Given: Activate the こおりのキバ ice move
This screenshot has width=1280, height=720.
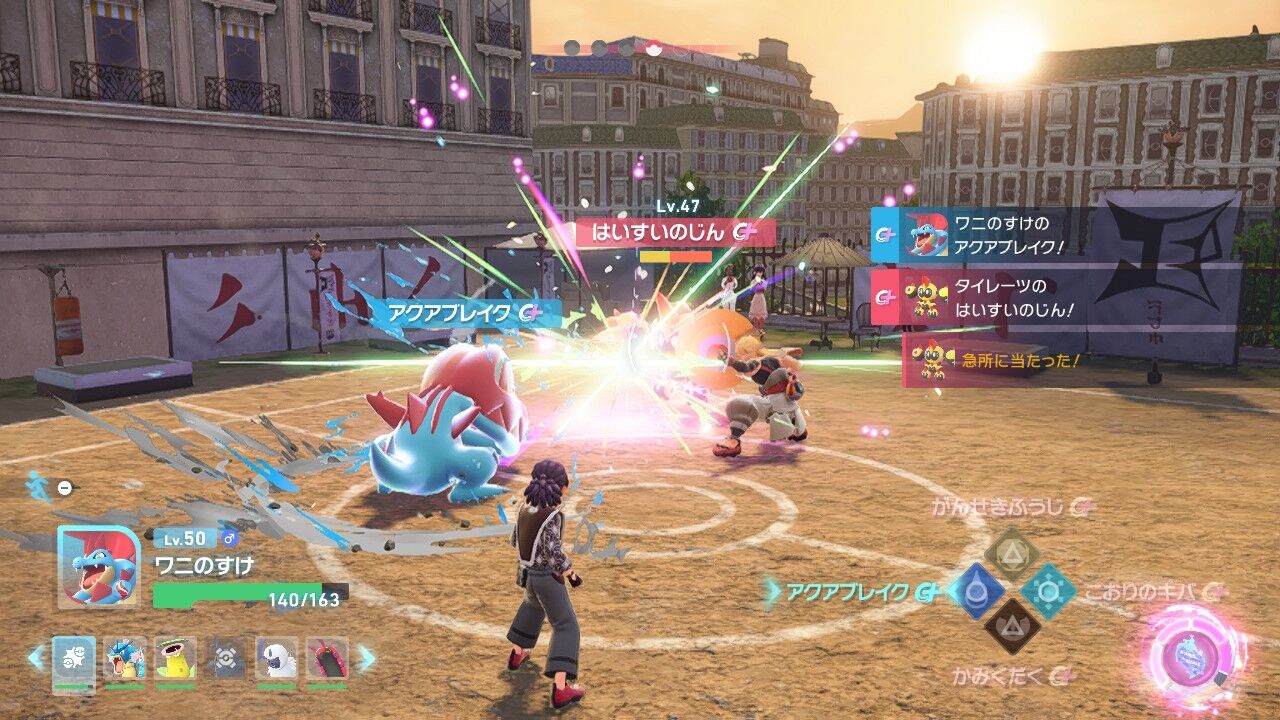Looking at the screenshot, I should coord(1048,591).
